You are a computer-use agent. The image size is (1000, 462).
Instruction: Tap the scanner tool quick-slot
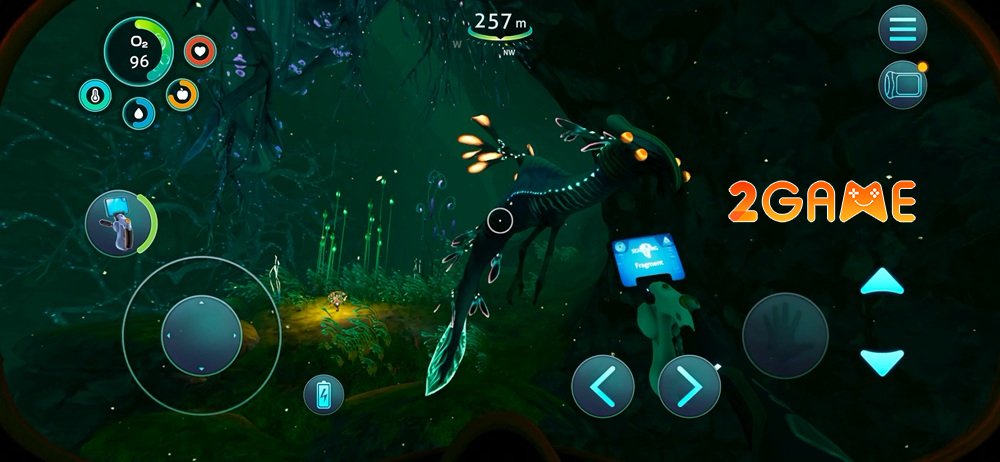pyautogui.click(x=116, y=223)
